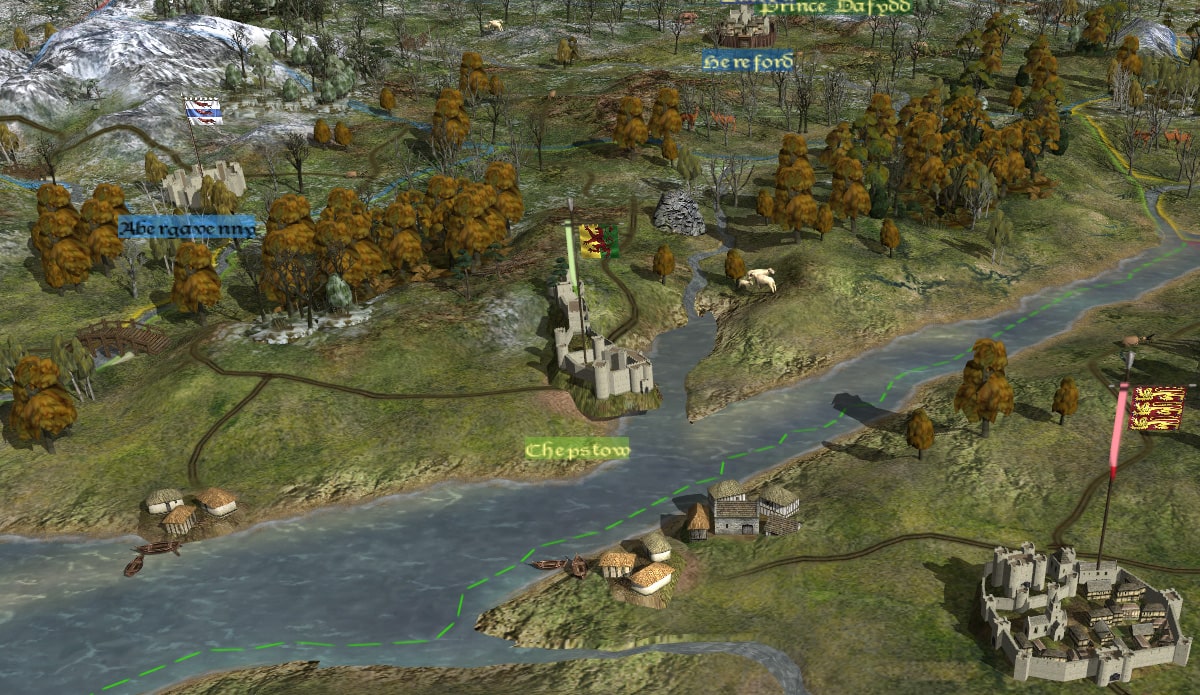
Task: Click the red dragon banner above Chepstow
Action: pyautogui.click(x=598, y=241)
